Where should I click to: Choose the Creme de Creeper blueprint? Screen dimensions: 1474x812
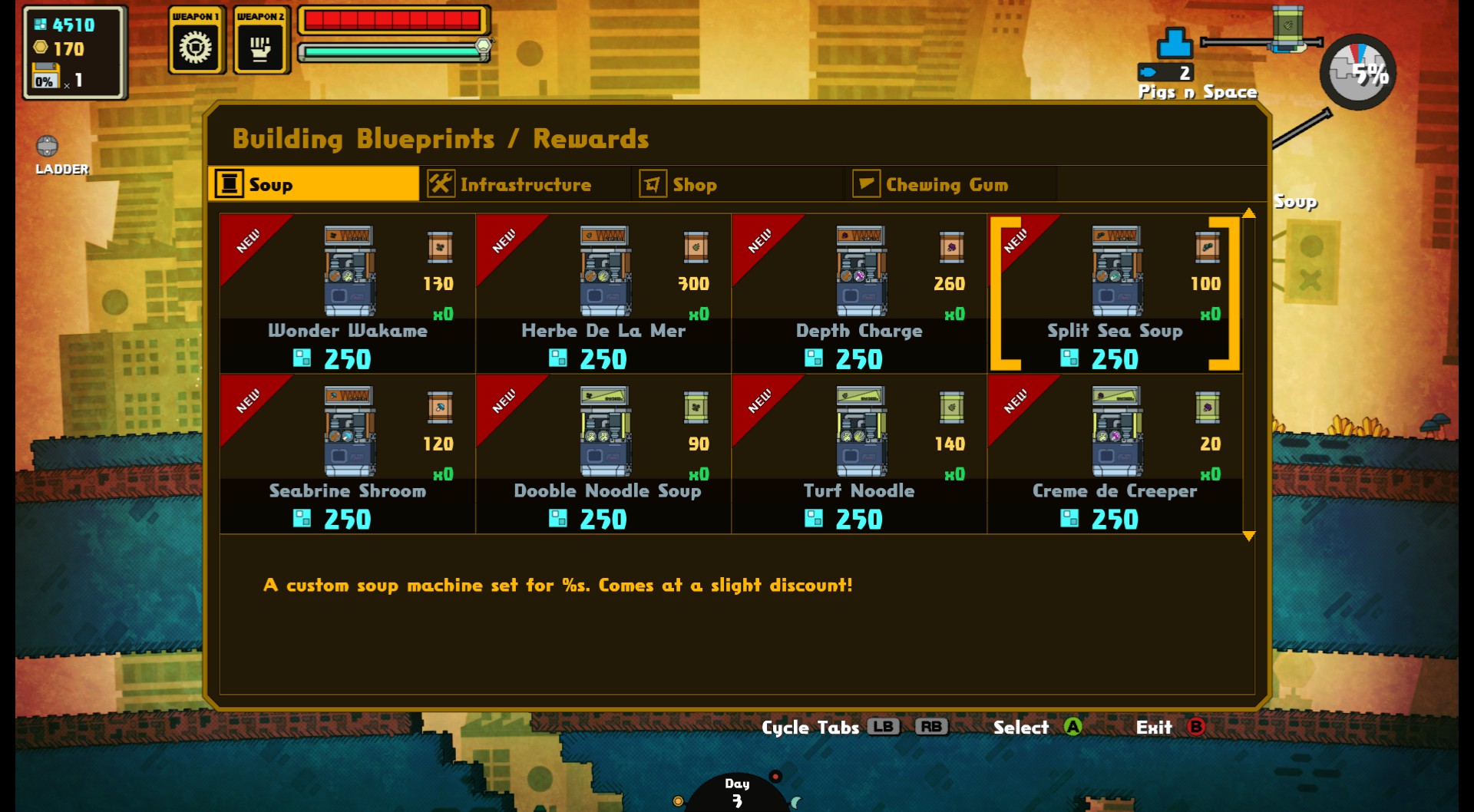pyautogui.click(x=1115, y=454)
